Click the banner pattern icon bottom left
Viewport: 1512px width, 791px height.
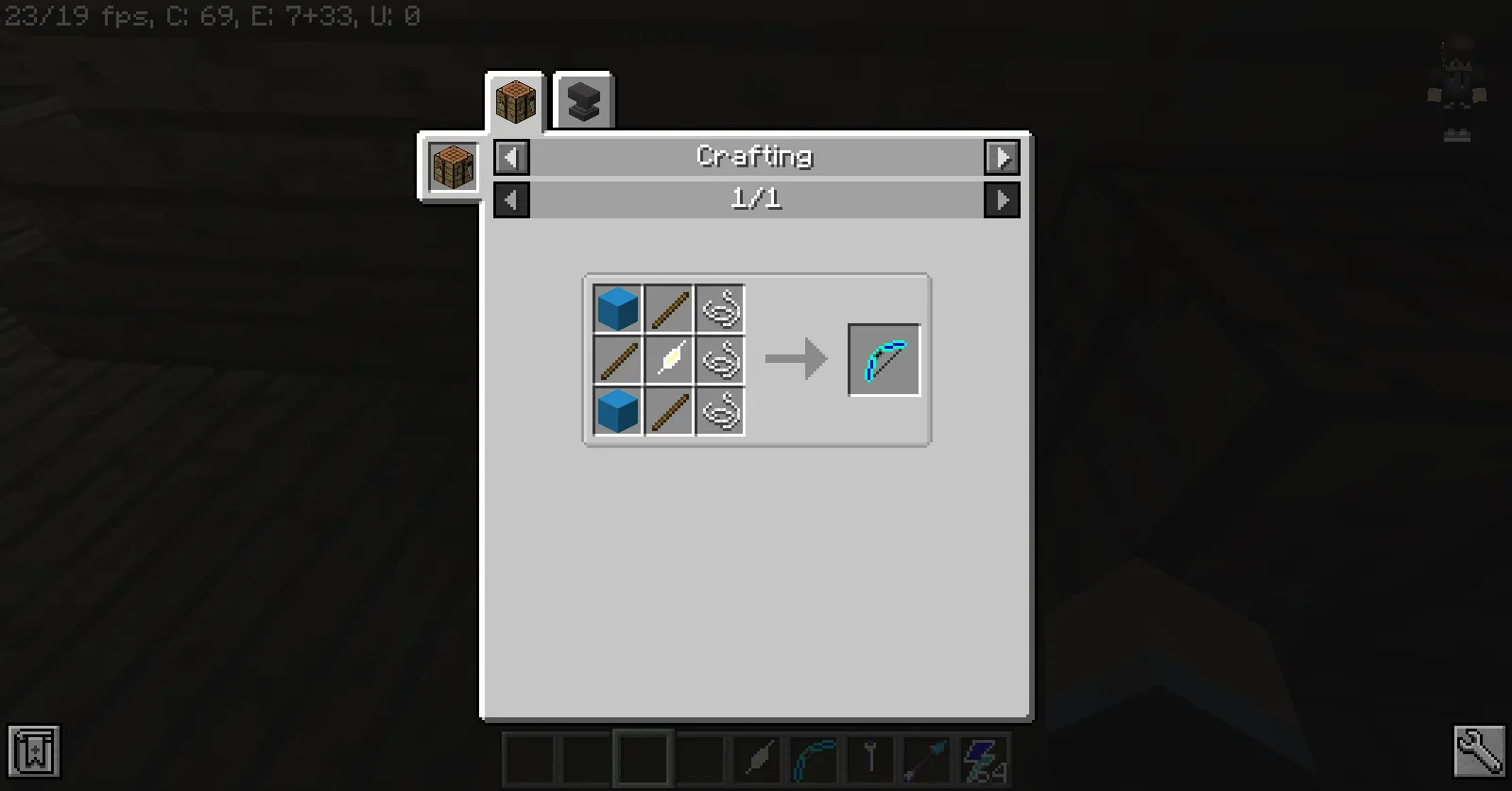(x=35, y=752)
